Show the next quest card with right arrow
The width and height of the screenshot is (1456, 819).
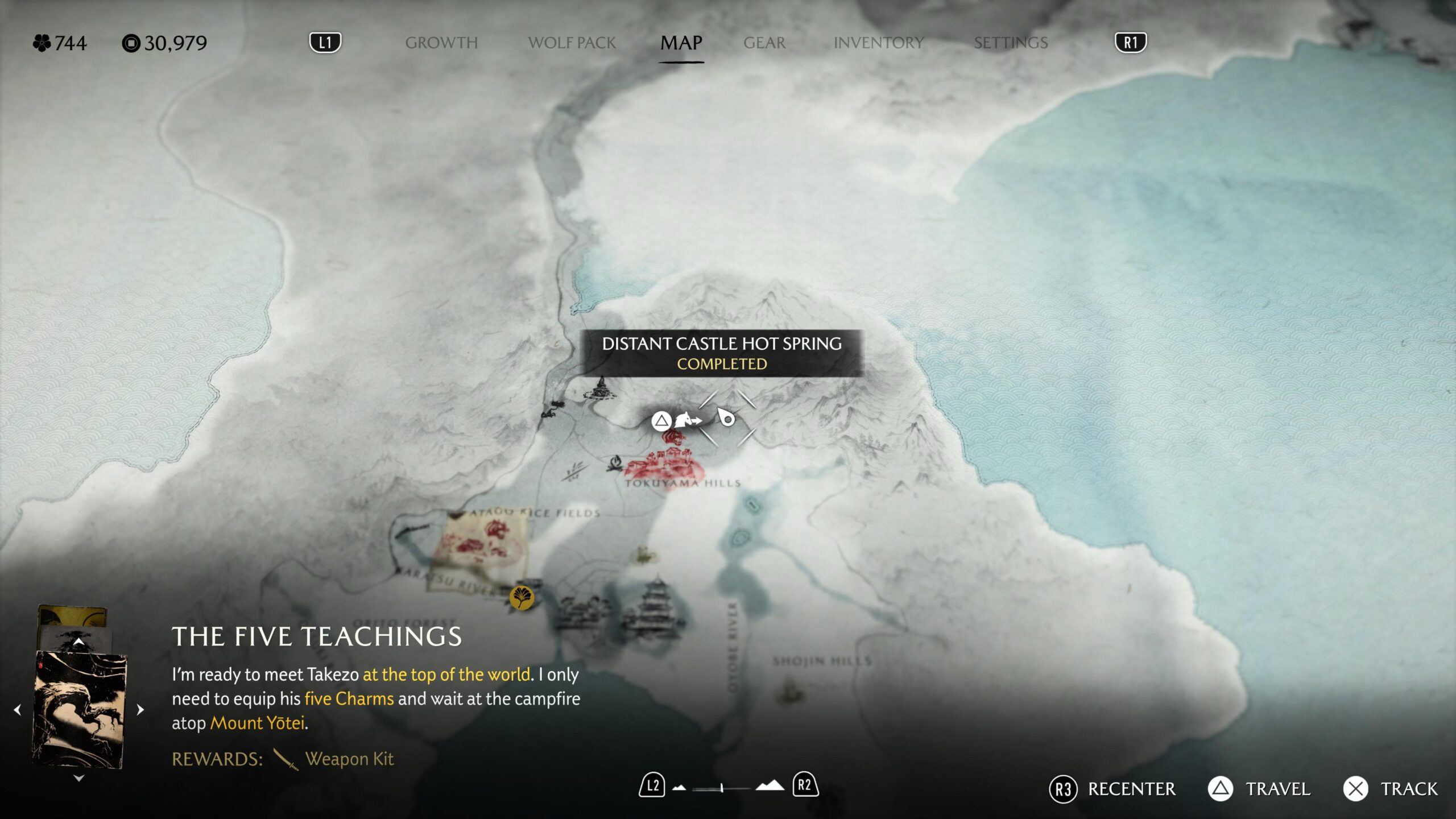tap(140, 710)
